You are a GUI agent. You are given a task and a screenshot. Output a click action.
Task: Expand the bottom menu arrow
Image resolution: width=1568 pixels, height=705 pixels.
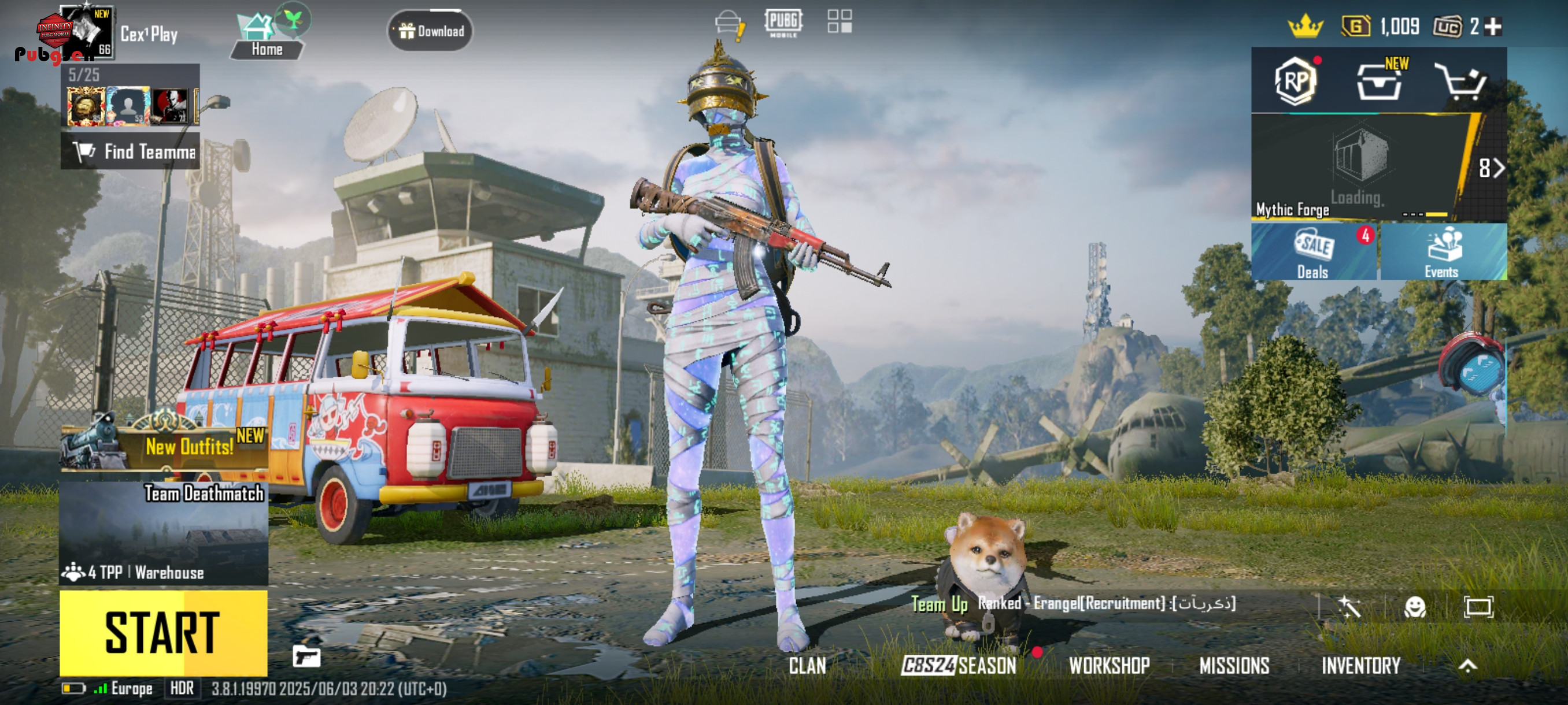1467,666
